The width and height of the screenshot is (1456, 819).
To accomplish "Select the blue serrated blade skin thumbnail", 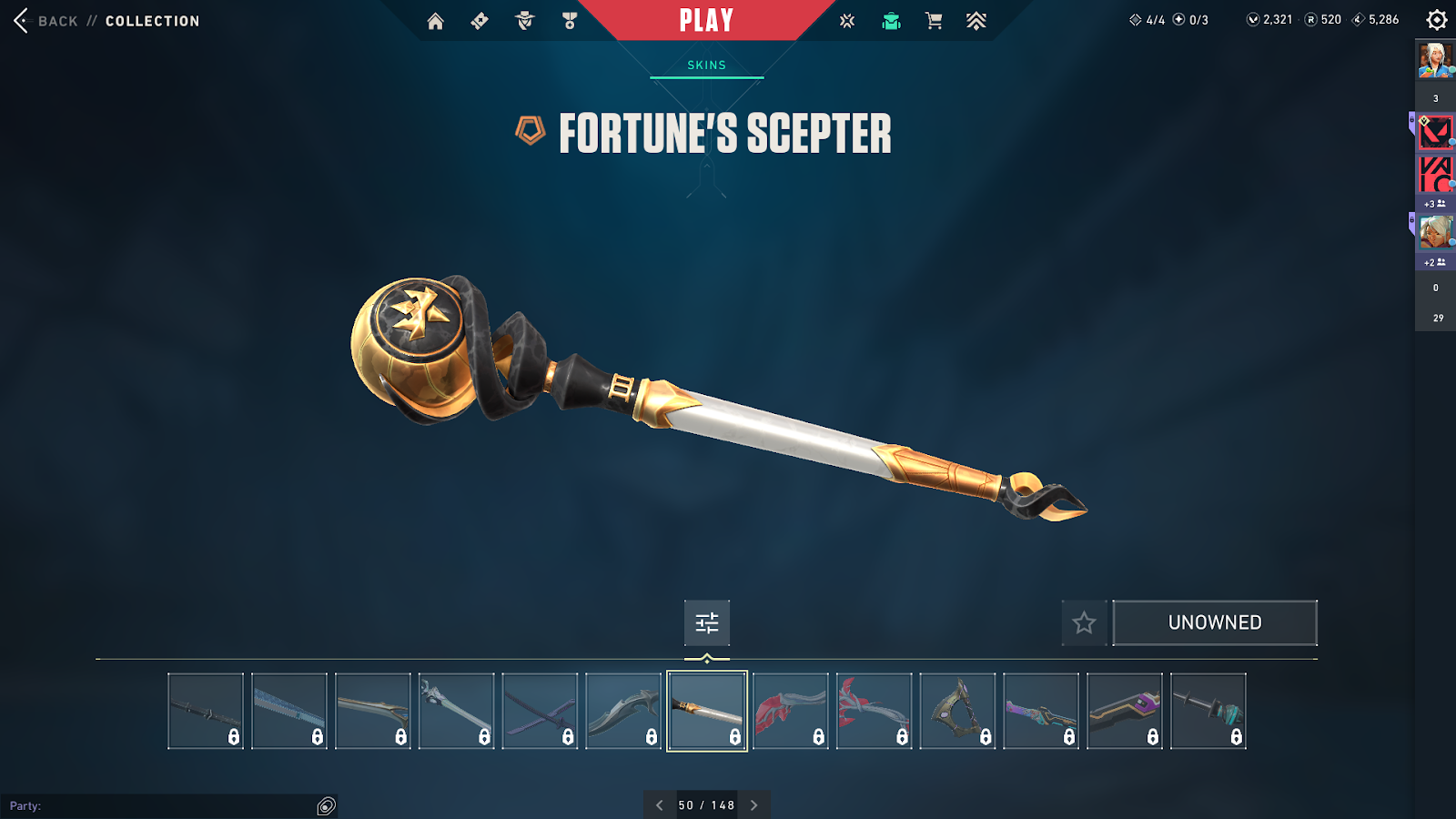I will (x=289, y=711).
